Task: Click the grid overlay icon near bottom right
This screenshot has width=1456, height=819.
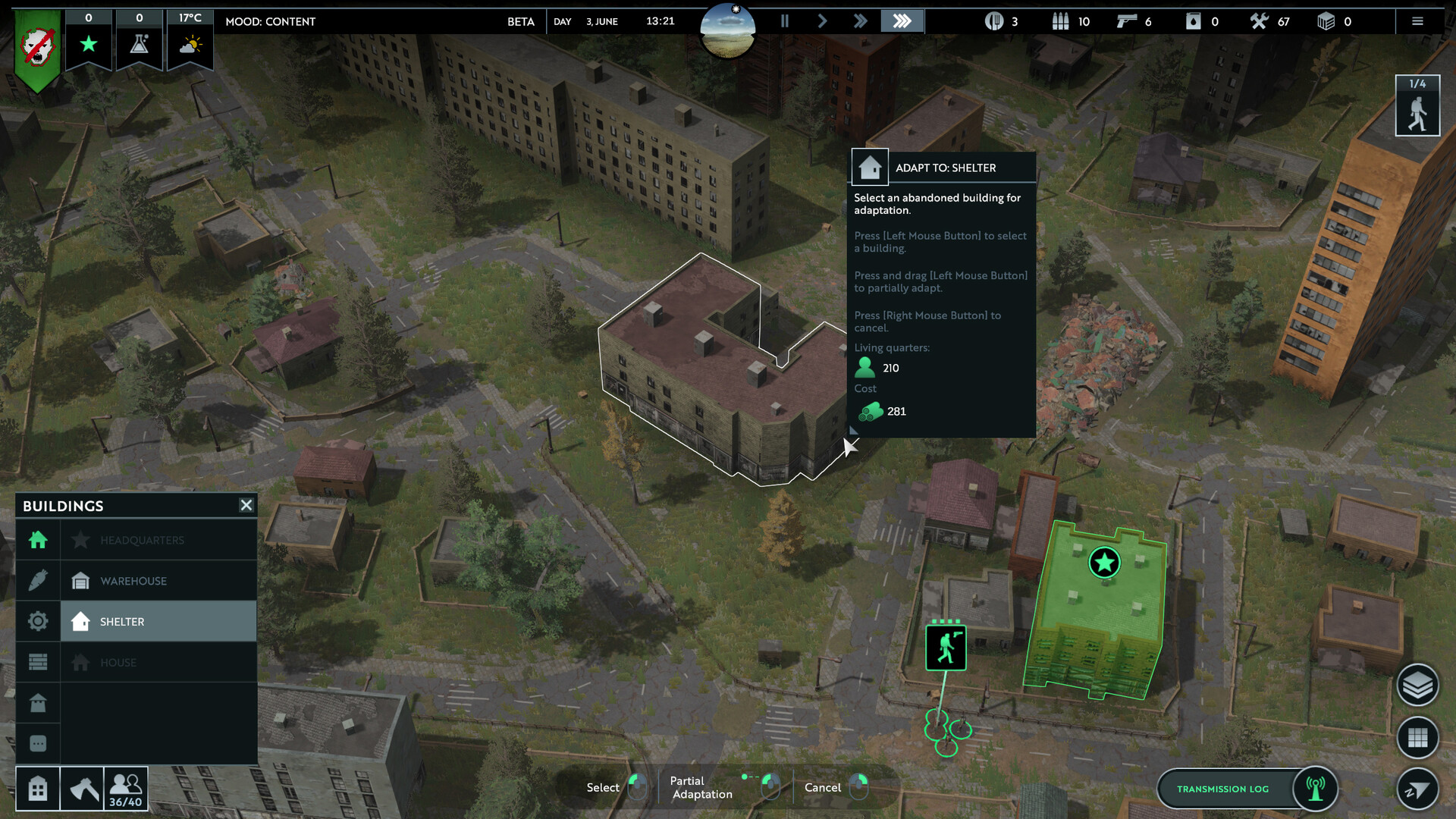Action: coord(1419,737)
